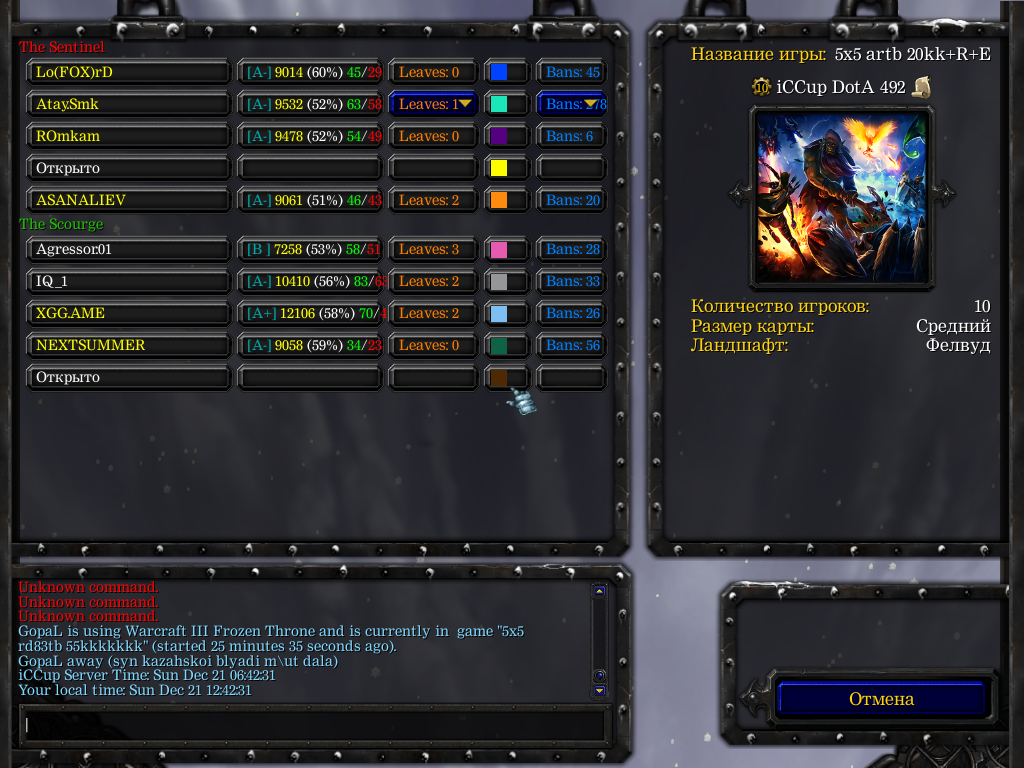
Task: Choose the IQ_1 player slot
Action: coord(128,281)
